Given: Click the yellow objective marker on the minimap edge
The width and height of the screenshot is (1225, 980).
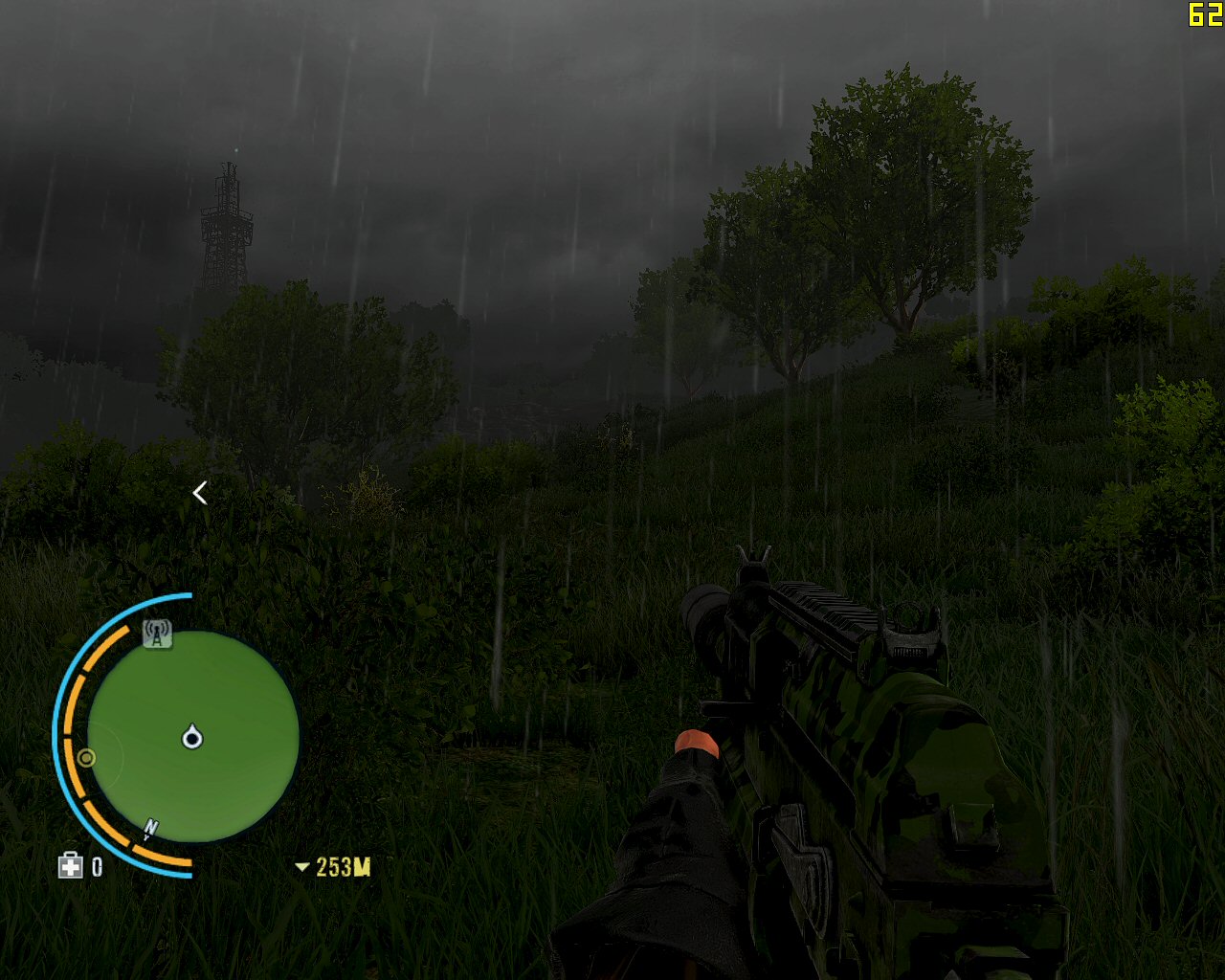Looking at the screenshot, I should click(86, 758).
